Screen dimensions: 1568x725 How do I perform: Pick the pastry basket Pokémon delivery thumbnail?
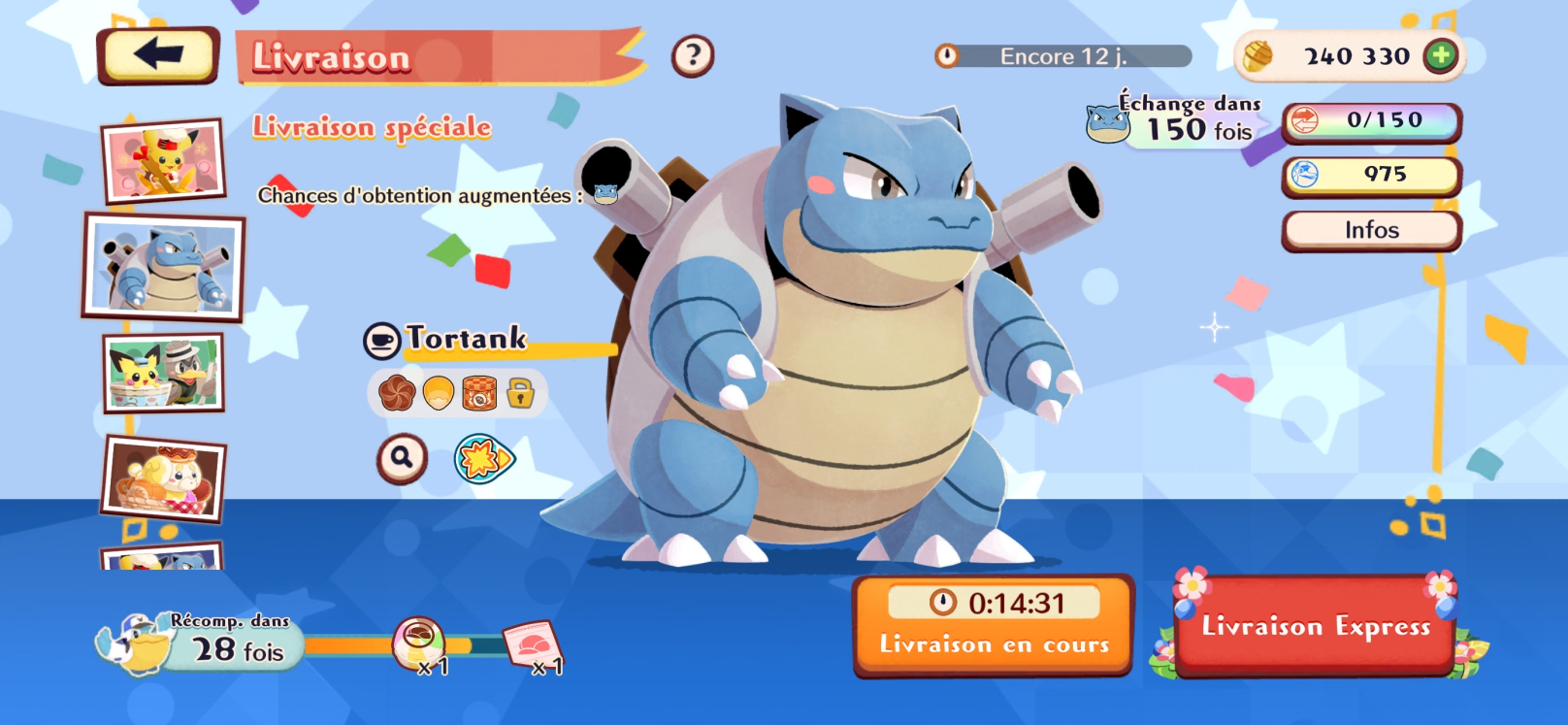(164, 479)
